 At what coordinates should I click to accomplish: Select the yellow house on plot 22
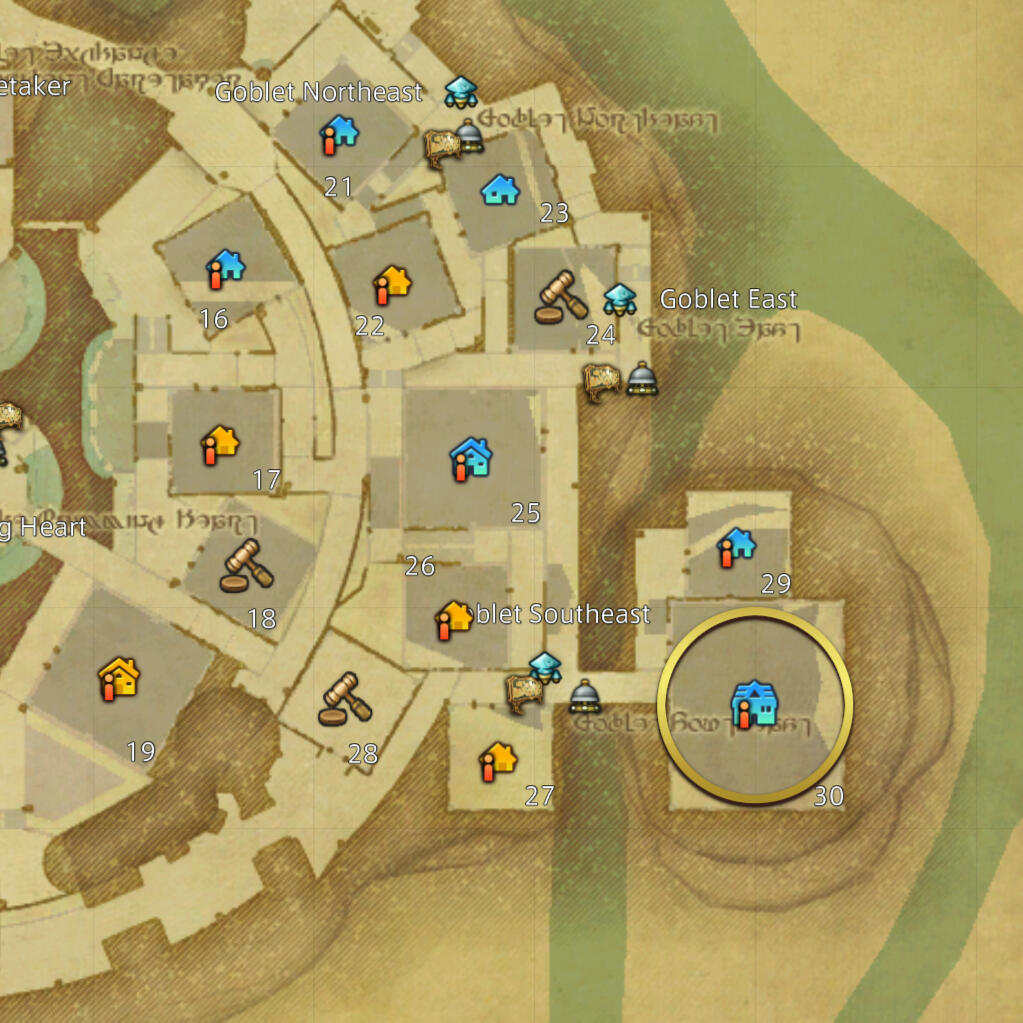click(392, 284)
